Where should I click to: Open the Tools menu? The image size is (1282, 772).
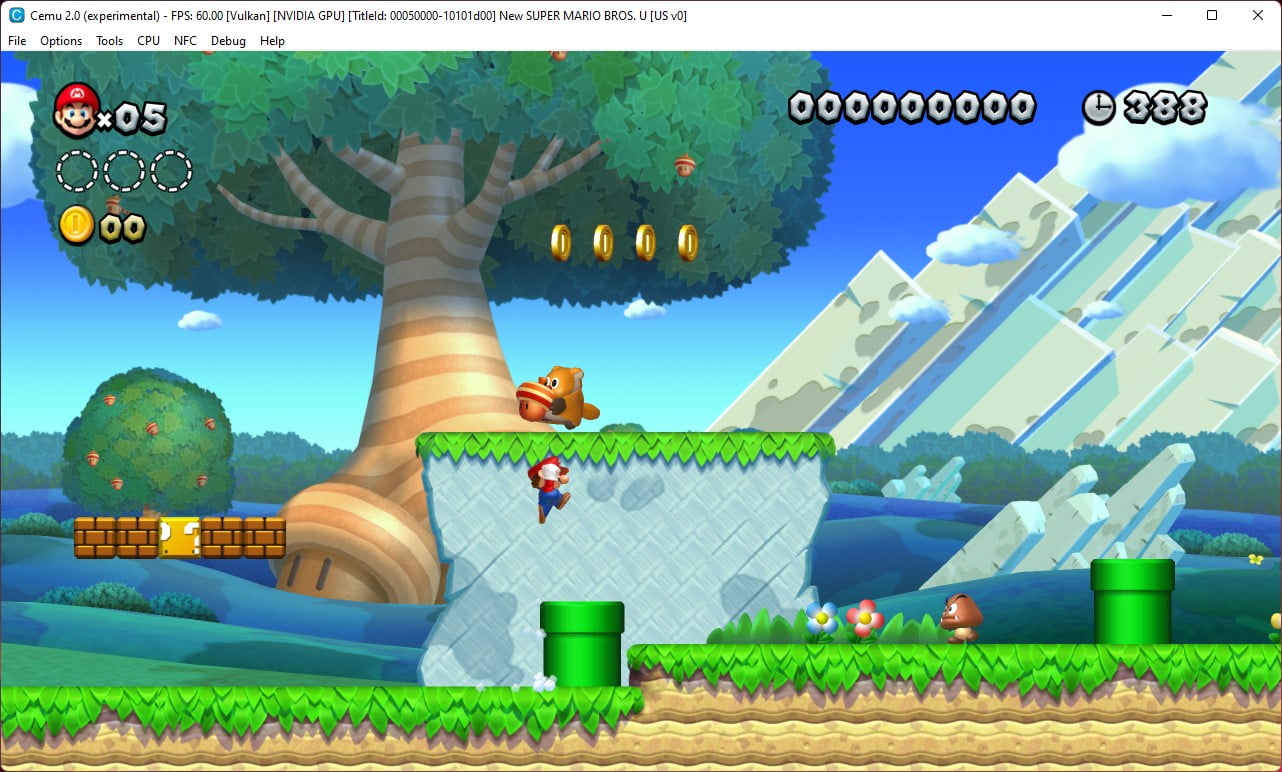pos(109,41)
